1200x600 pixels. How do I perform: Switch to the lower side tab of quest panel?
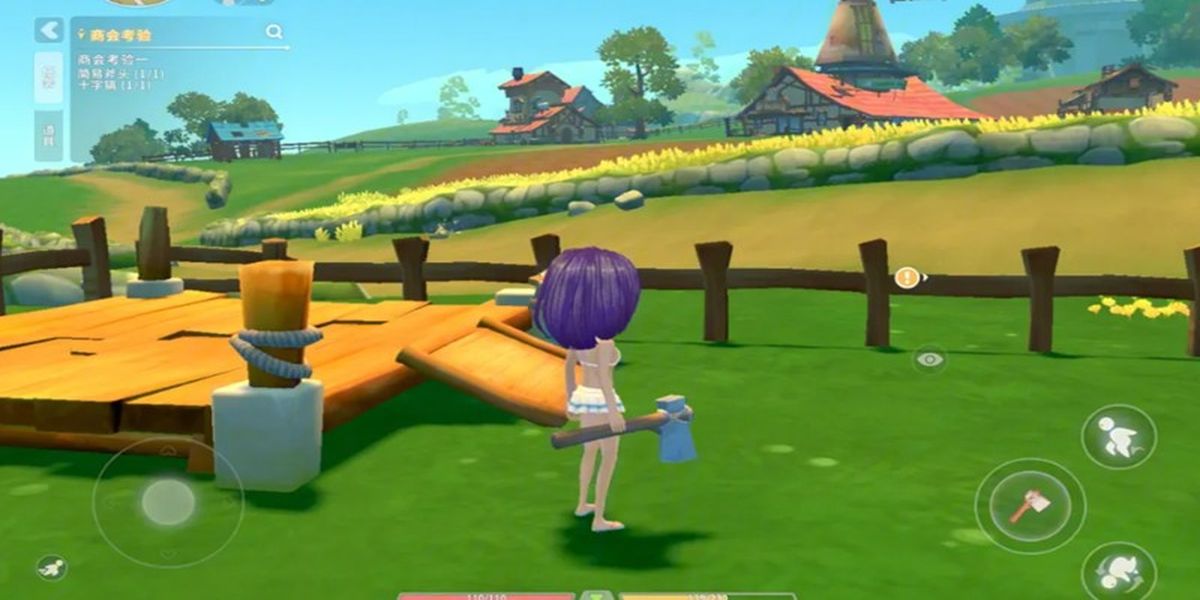(48, 135)
